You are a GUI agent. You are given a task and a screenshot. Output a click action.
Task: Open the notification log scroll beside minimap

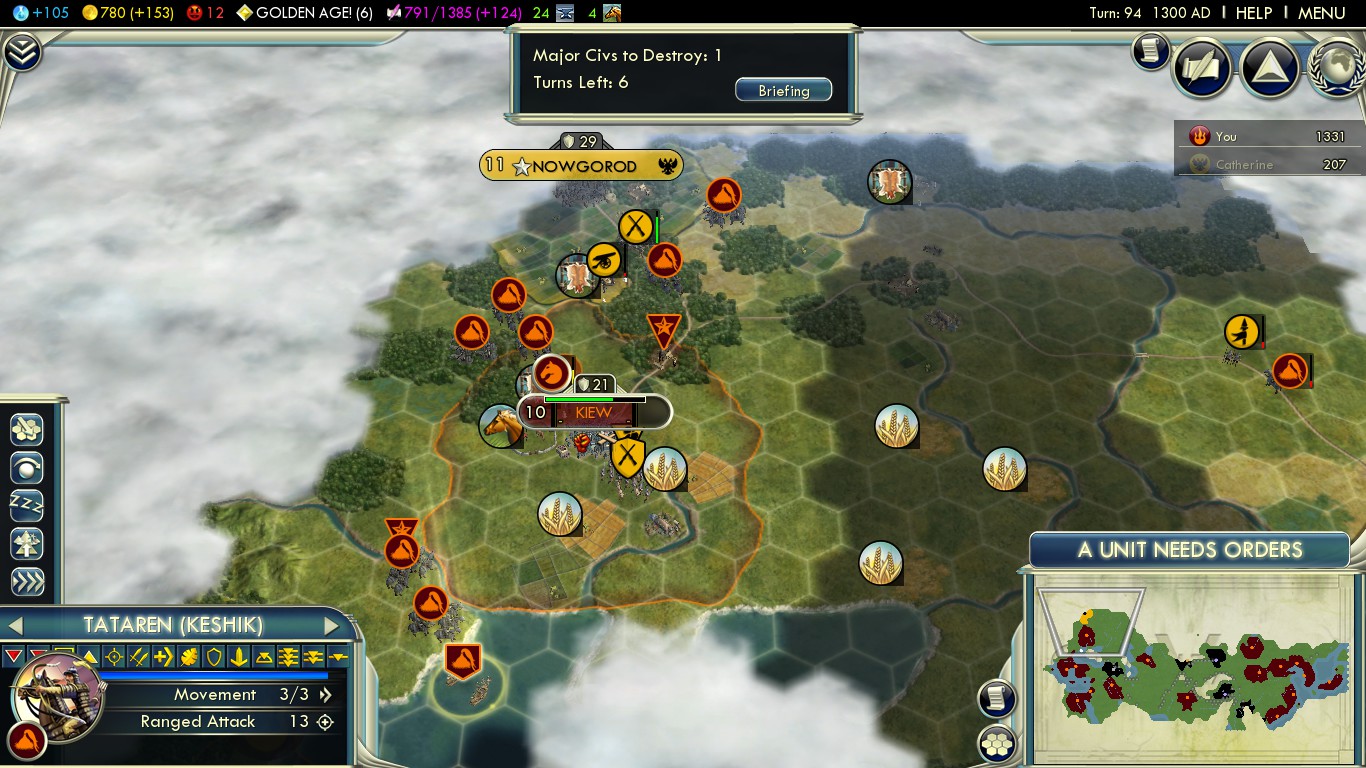click(x=997, y=698)
